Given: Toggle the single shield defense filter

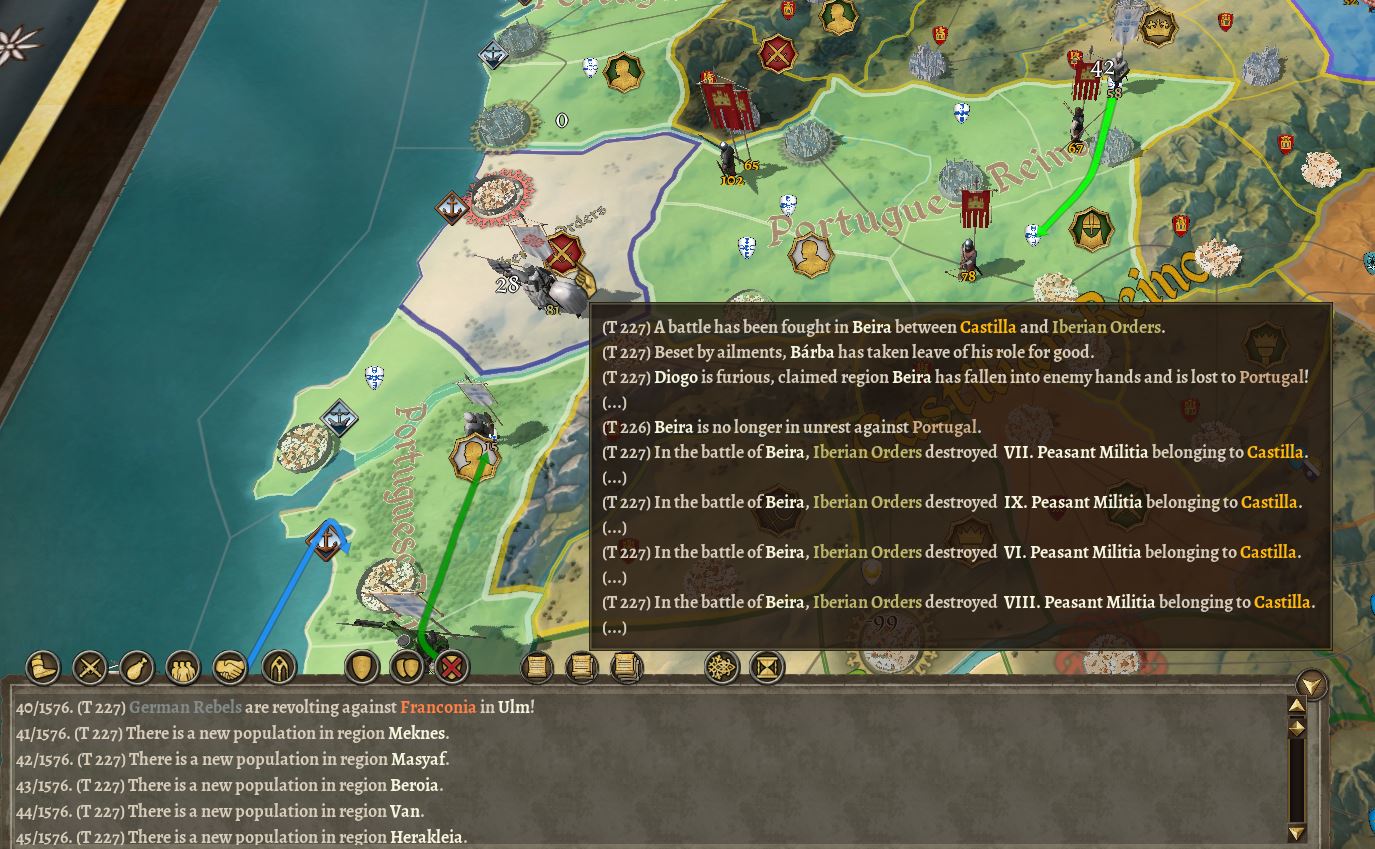Looking at the screenshot, I should click(361, 667).
